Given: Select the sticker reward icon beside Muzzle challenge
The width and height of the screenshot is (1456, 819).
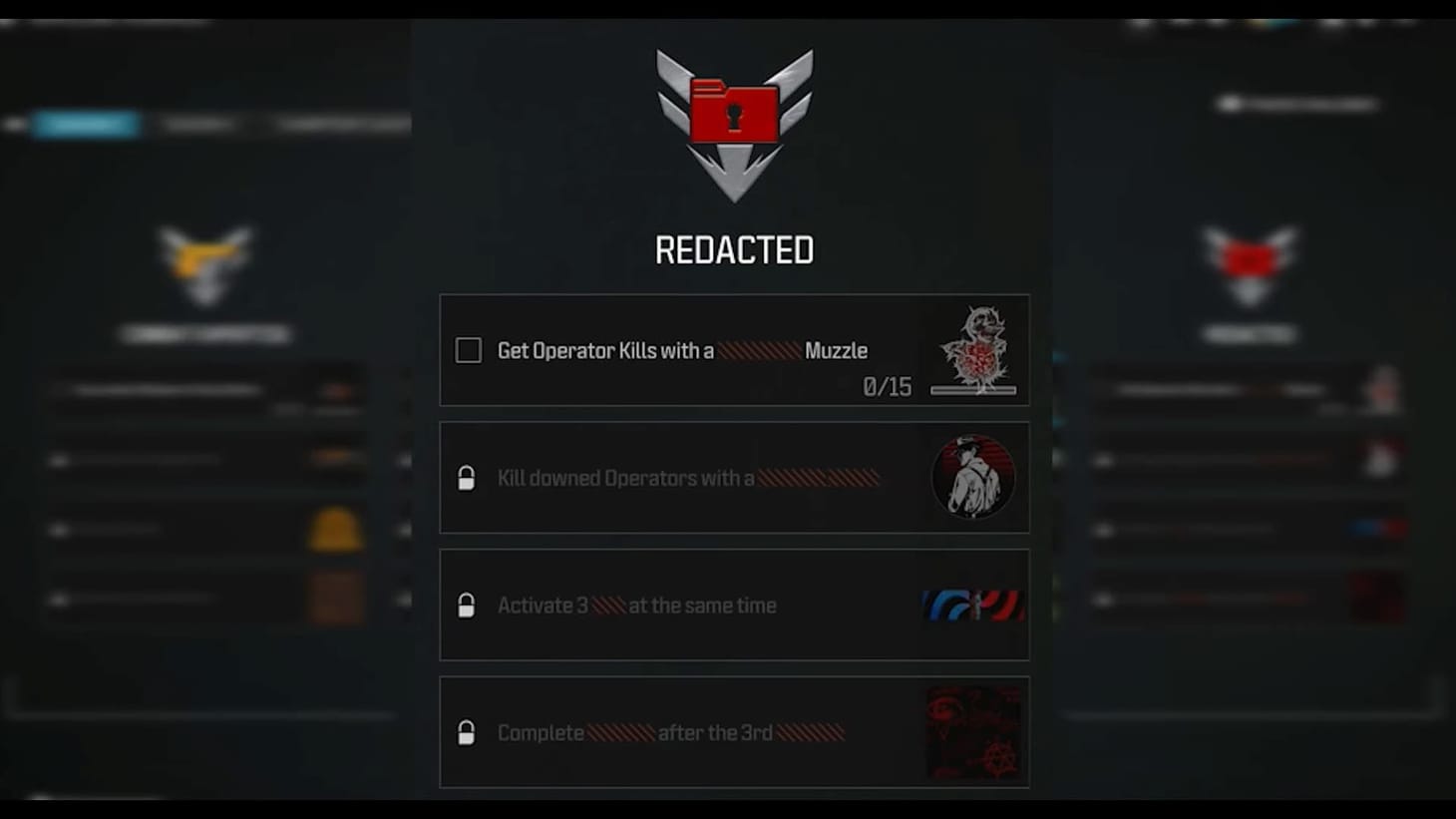Looking at the screenshot, I should [973, 349].
